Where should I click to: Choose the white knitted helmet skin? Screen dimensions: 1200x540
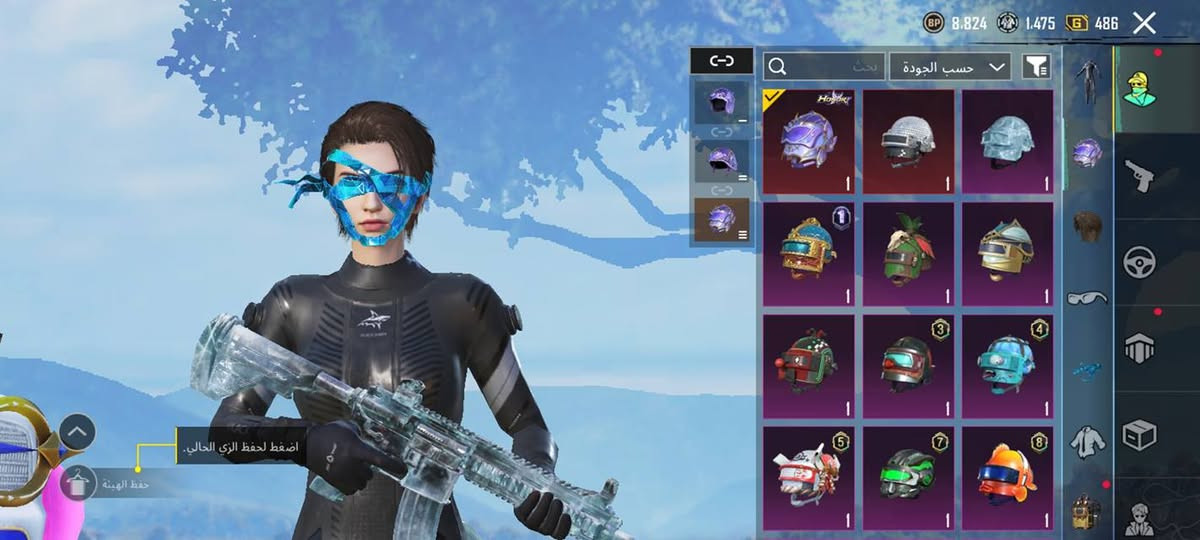(x=908, y=141)
